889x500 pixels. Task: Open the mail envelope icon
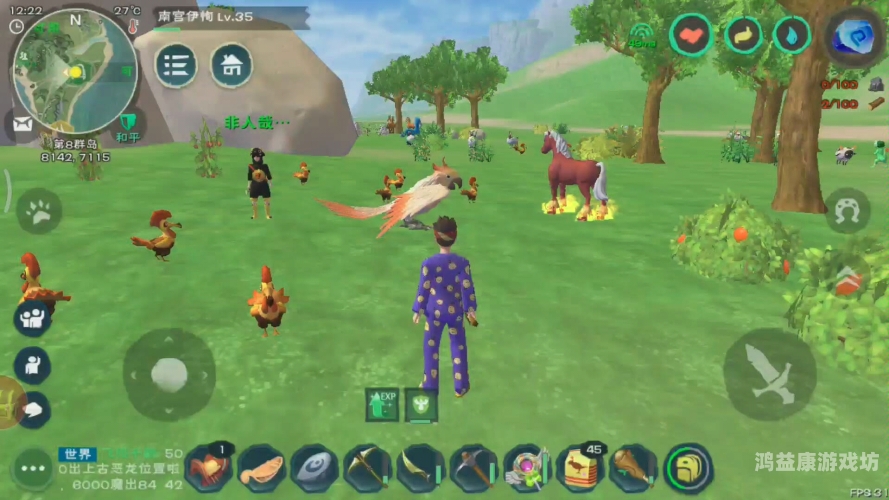coord(20,124)
